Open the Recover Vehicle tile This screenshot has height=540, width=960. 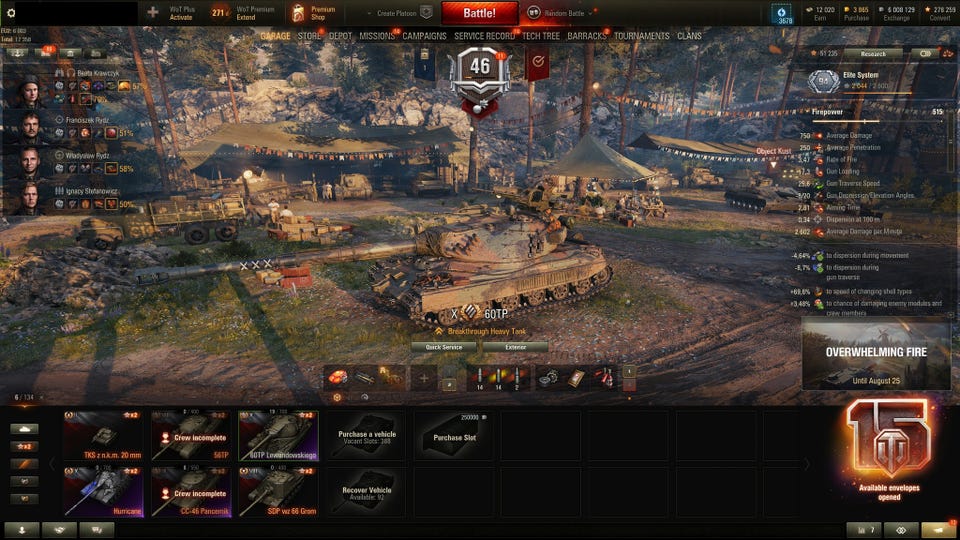pos(366,490)
